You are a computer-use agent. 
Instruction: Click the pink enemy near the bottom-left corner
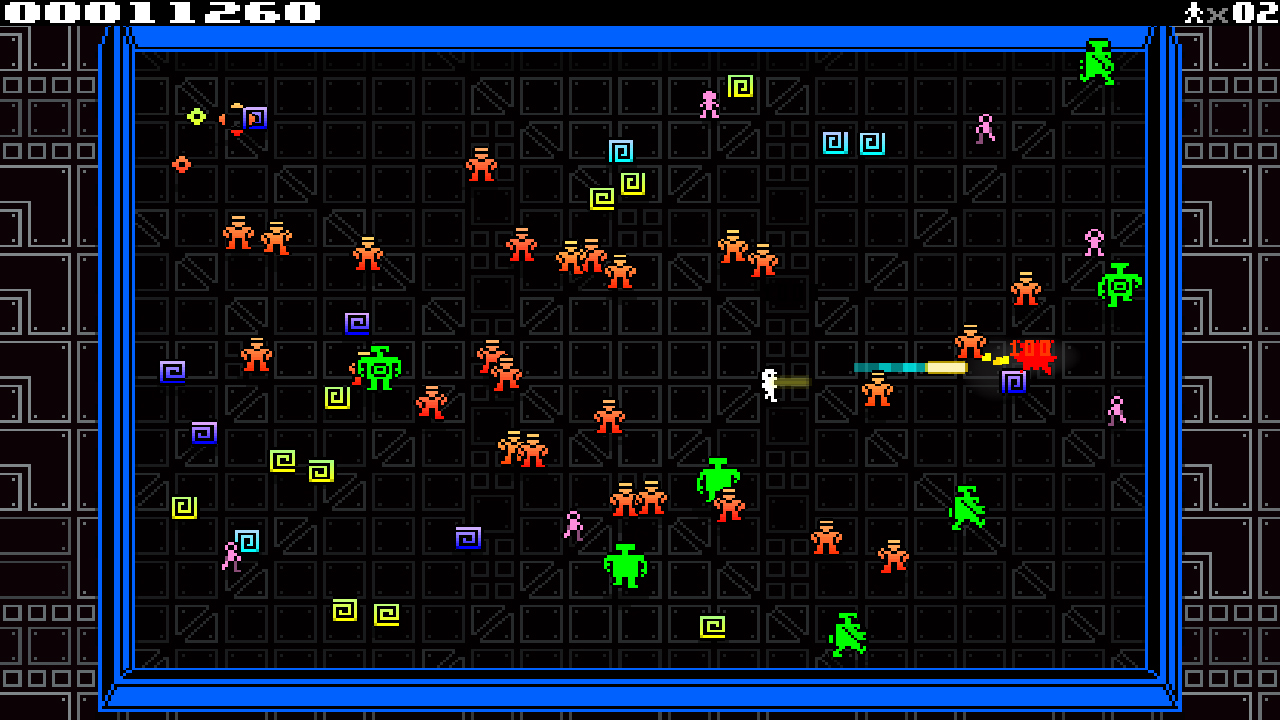click(232, 556)
